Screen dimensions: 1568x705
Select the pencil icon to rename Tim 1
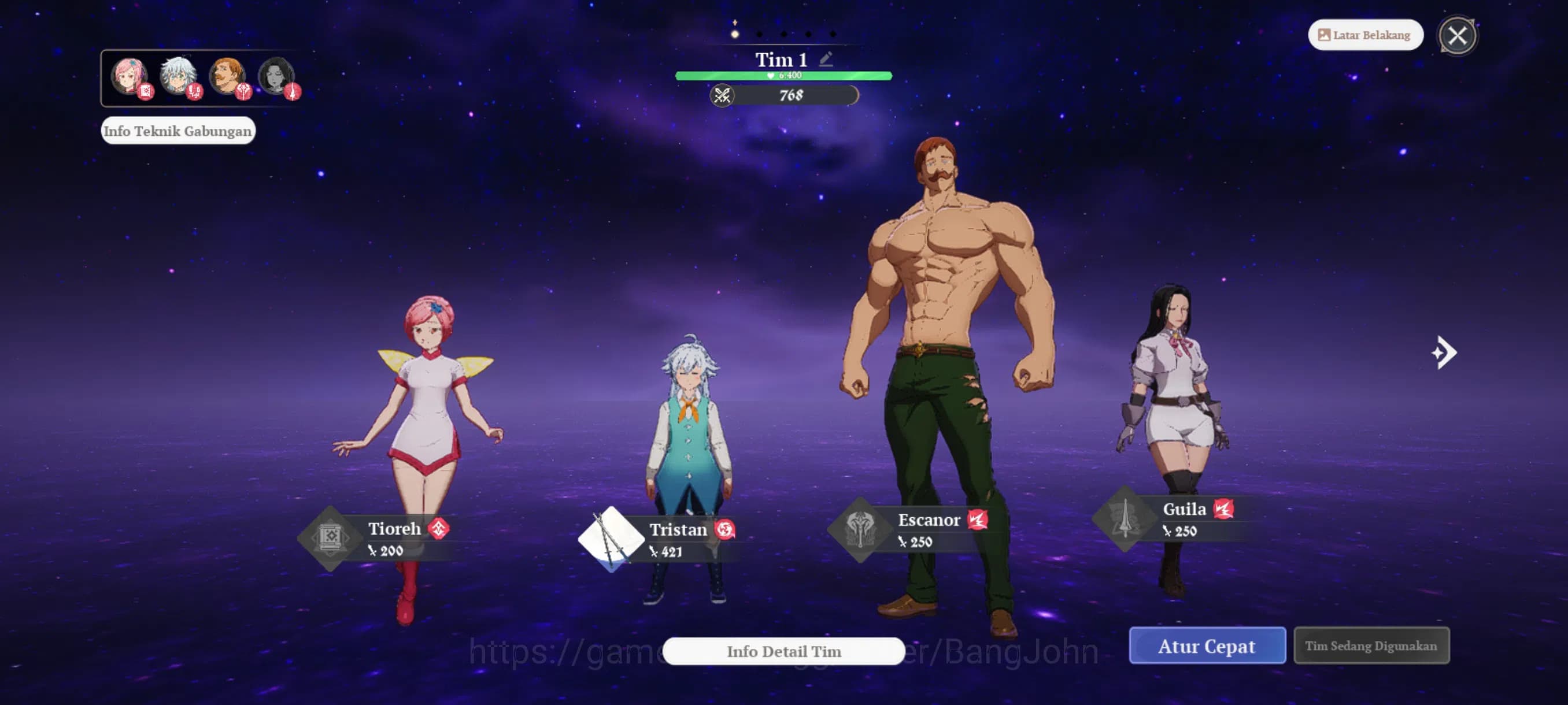click(x=826, y=58)
